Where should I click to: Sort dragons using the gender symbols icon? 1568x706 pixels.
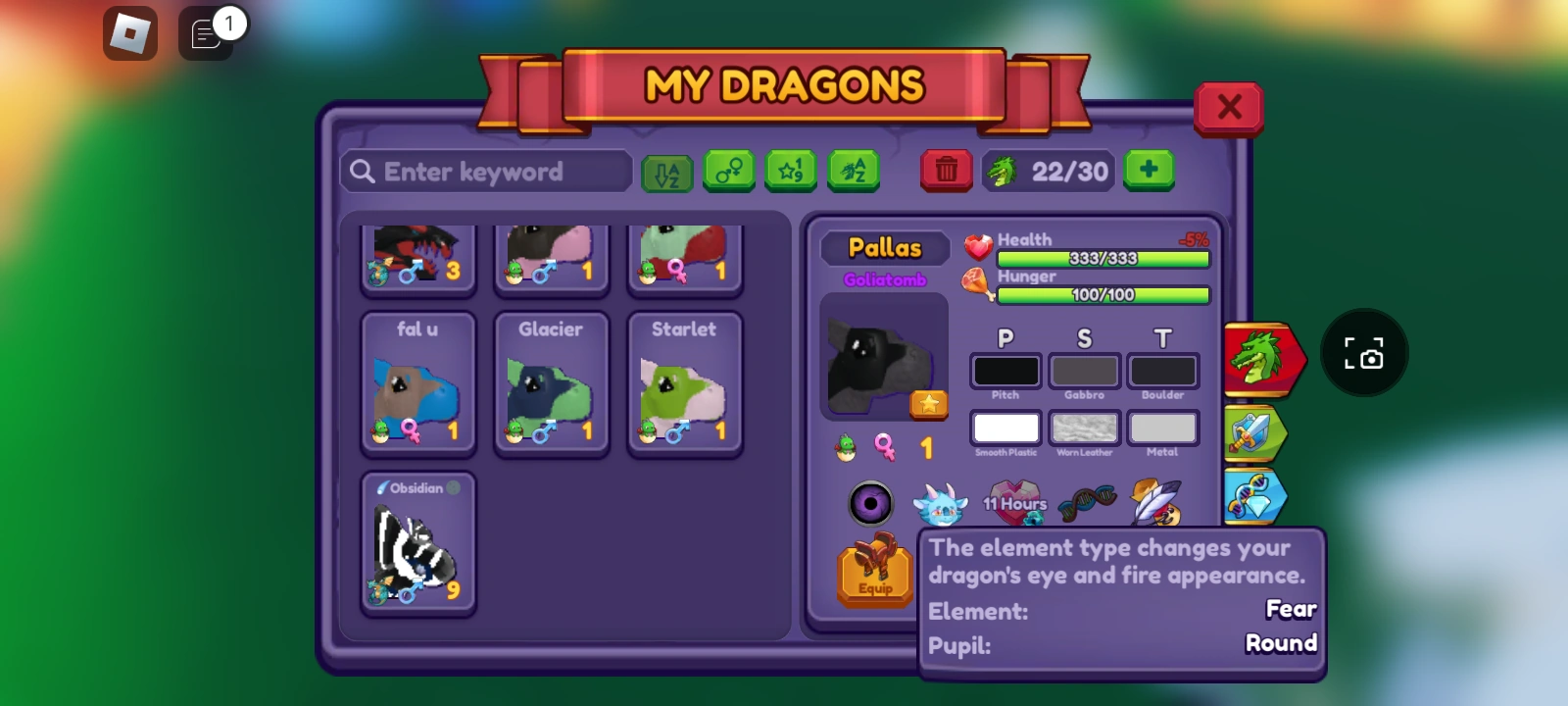click(x=729, y=171)
